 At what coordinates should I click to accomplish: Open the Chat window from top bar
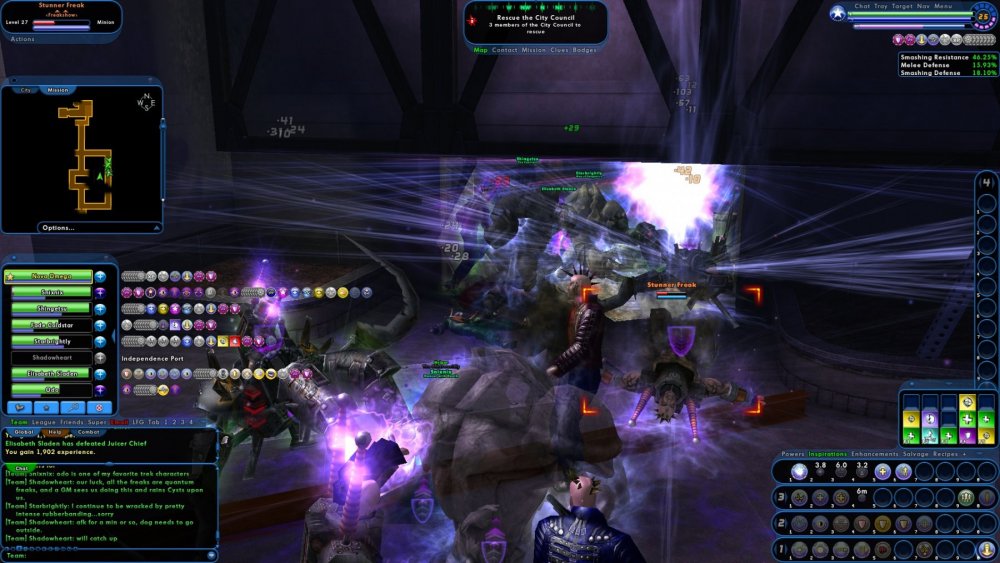click(x=862, y=6)
